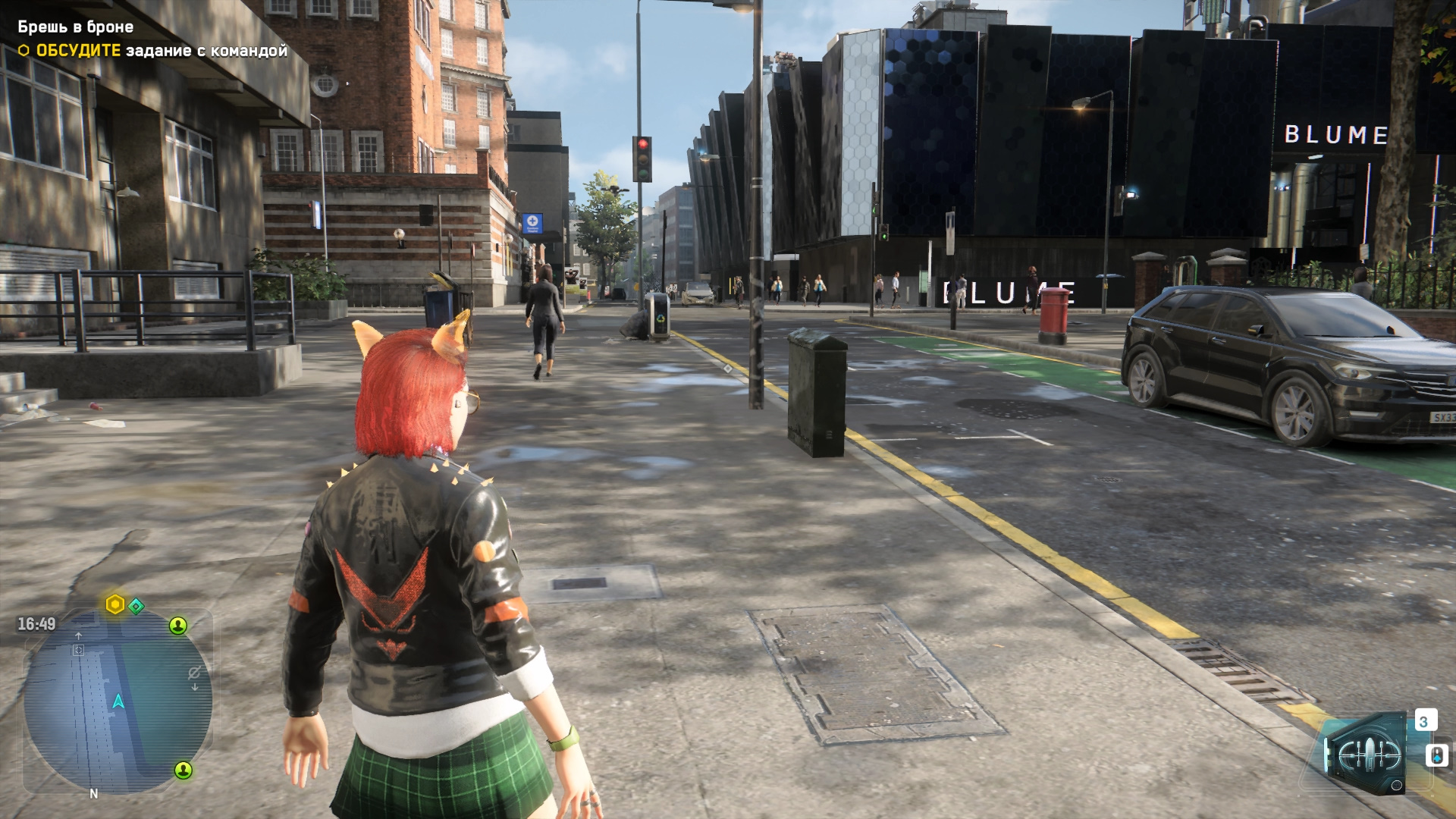Activate the drone gadget icon

click(x=1363, y=754)
